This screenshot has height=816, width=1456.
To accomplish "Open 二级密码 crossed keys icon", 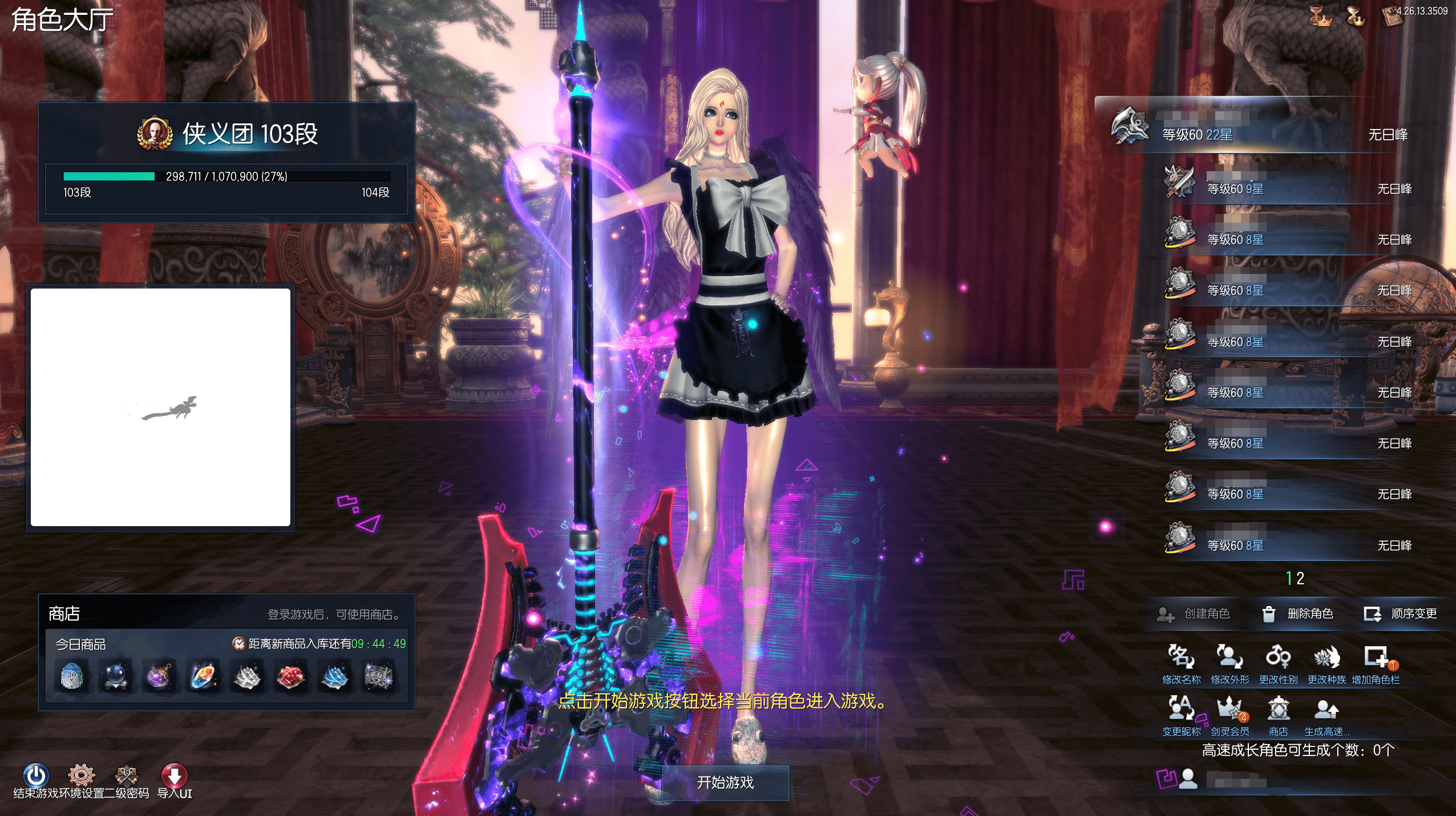I will 126,776.
